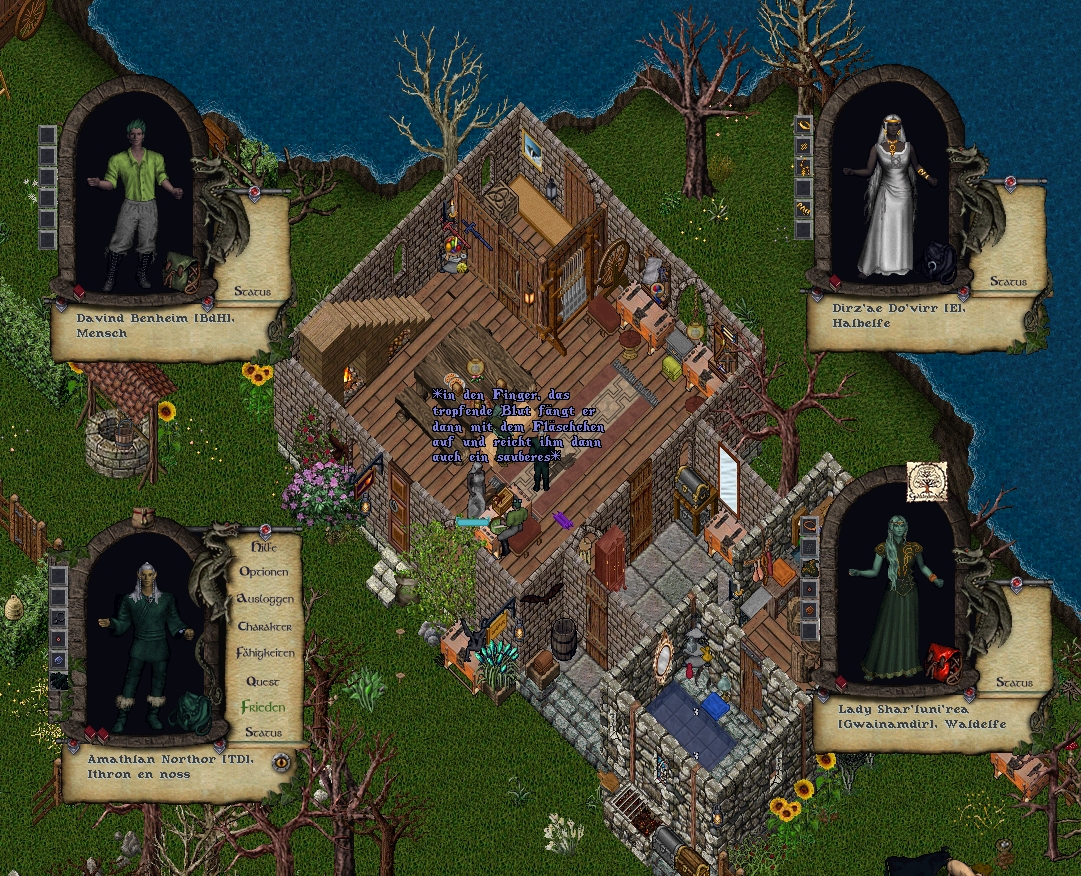Show Davind Benheim's Status
Viewport: 1081px width, 876px height.
click(x=251, y=292)
